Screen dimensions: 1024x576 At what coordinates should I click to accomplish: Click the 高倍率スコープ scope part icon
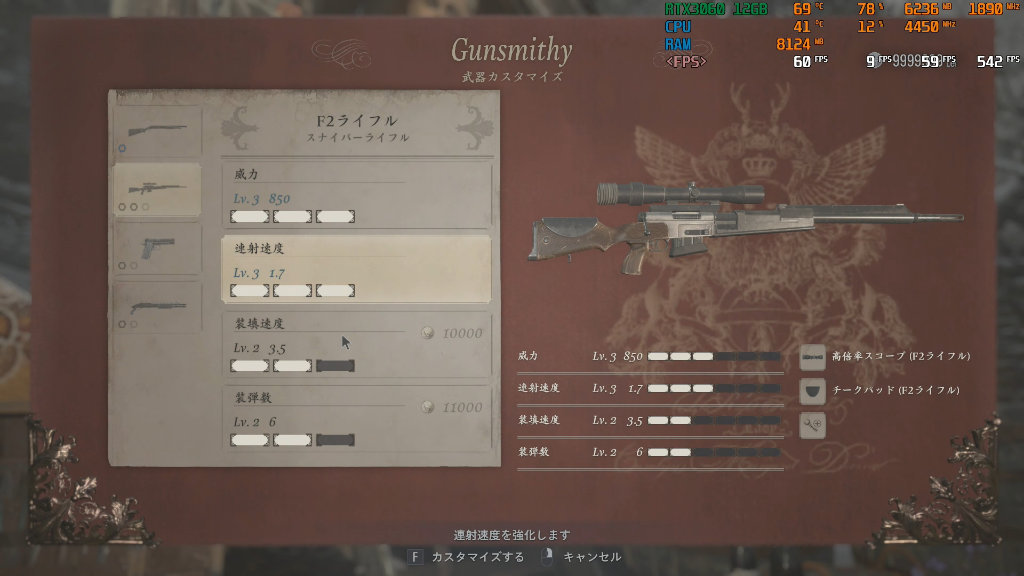click(x=813, y=356)
